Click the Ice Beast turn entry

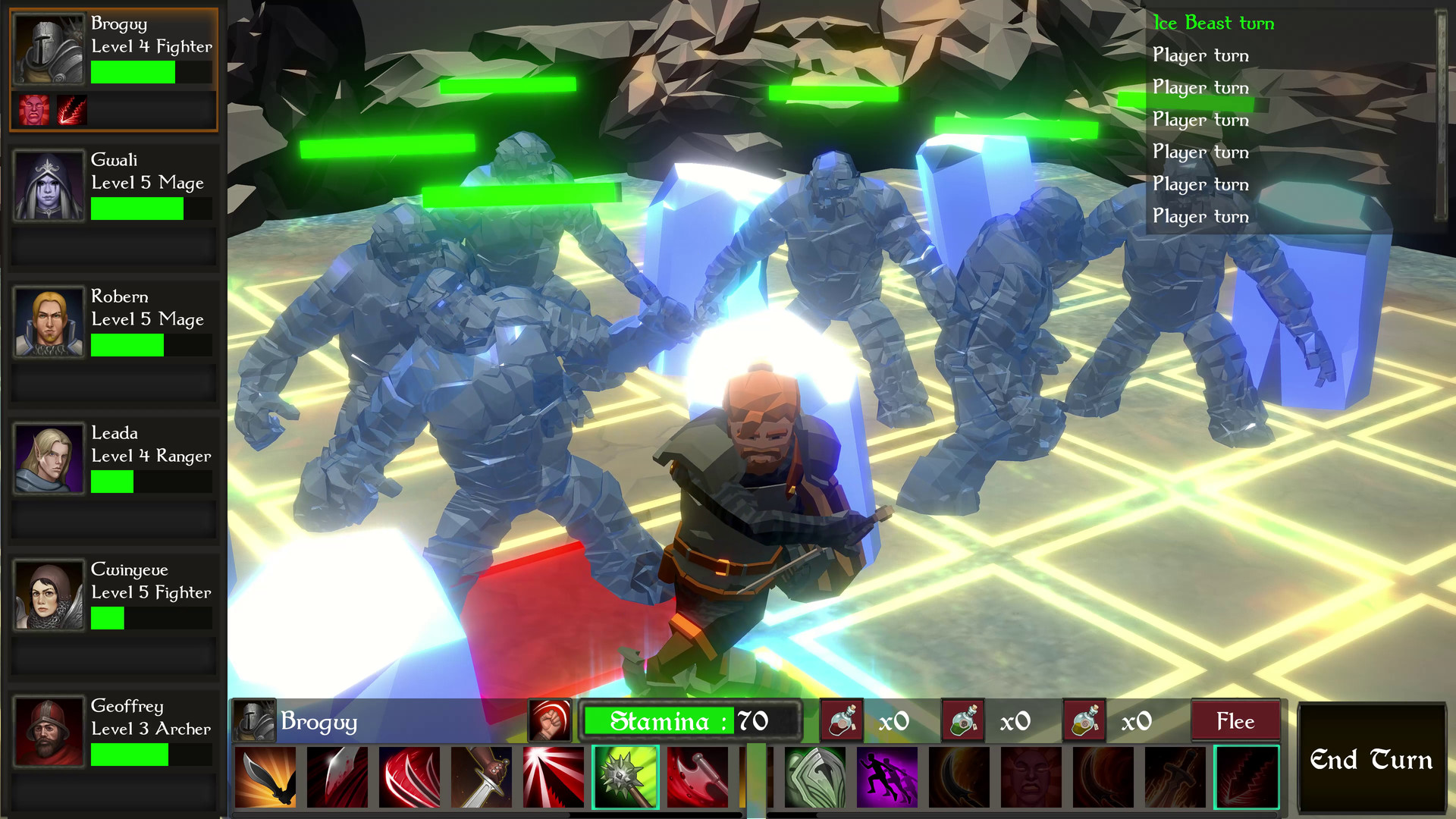click(x=1212, y=23)
